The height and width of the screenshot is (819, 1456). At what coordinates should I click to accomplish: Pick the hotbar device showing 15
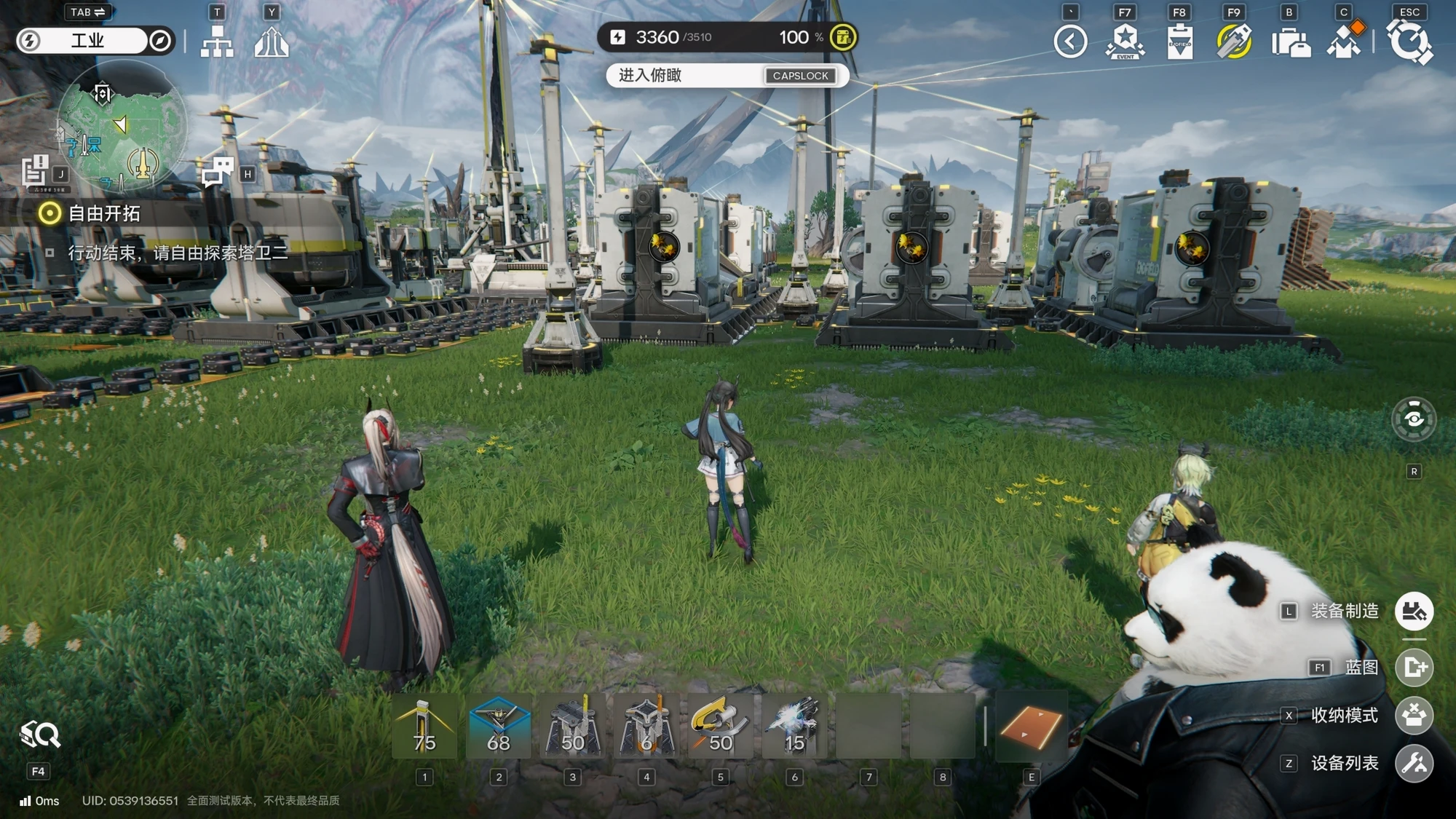pos(794,727)
